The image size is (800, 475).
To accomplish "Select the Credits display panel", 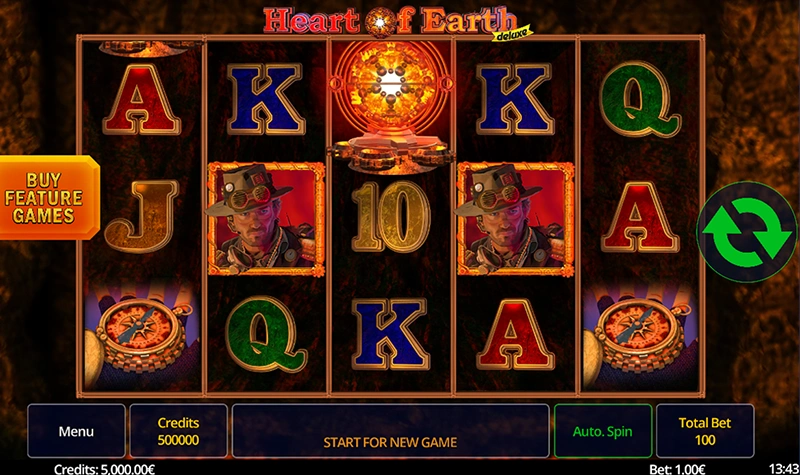I will (x=179, y=431).
